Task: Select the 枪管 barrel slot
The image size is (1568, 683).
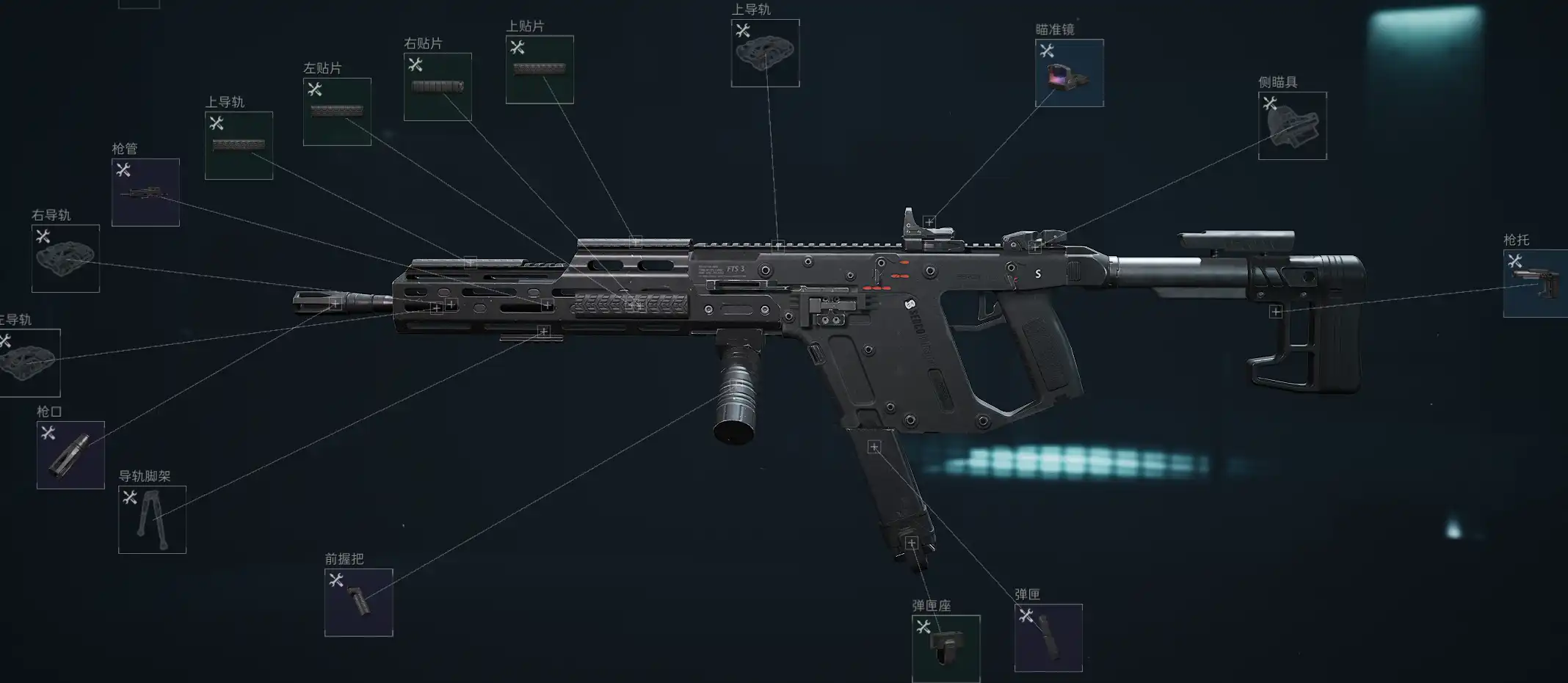Action: pos(145,192)
